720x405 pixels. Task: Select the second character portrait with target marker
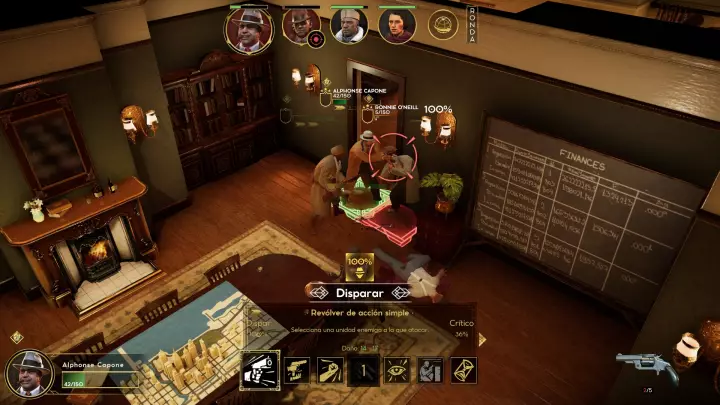[x=300, y=26]
